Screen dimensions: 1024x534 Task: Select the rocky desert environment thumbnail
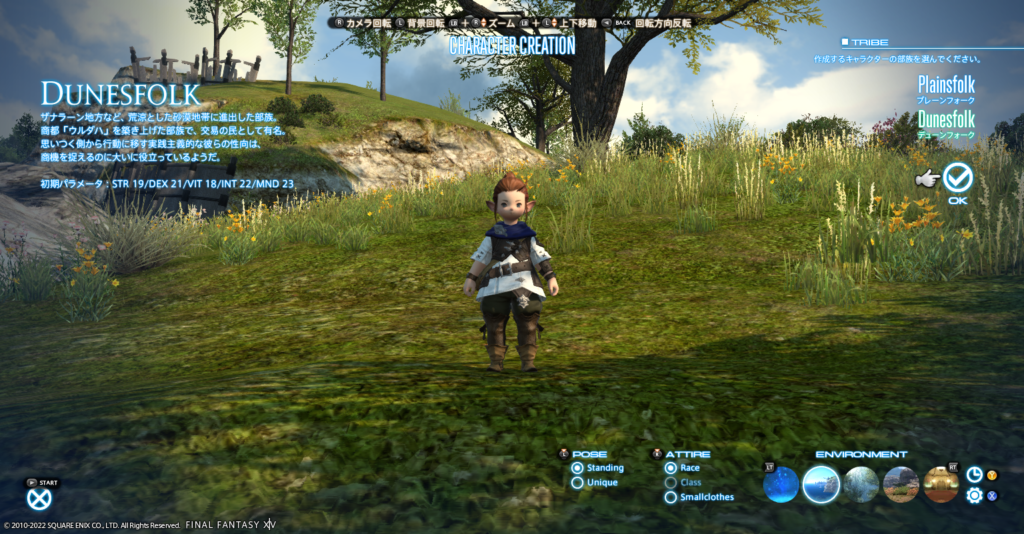point(901,485)
